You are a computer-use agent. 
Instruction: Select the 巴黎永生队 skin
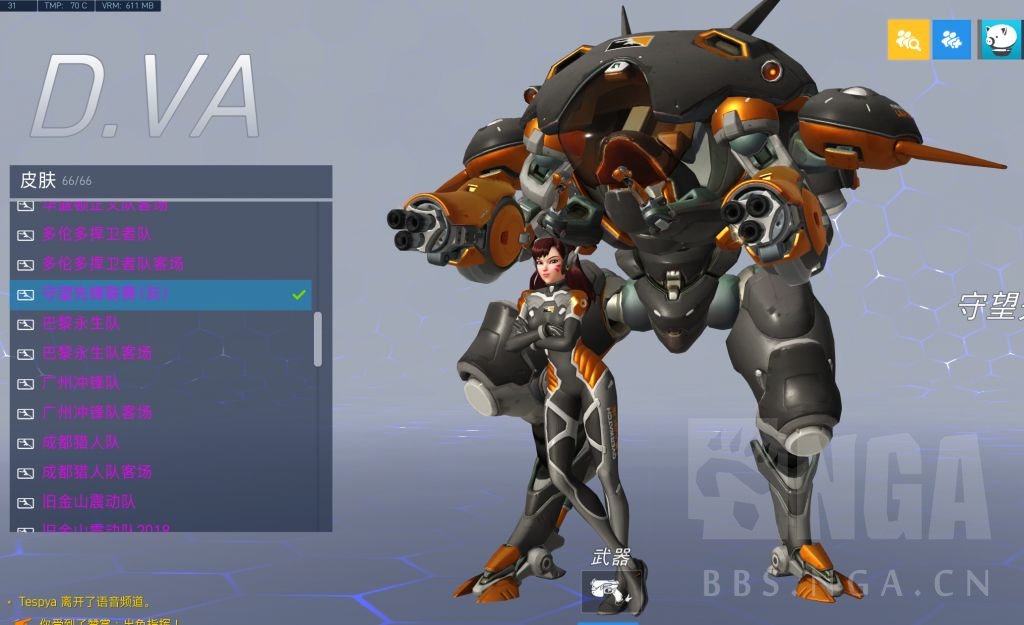coord(81,323)
